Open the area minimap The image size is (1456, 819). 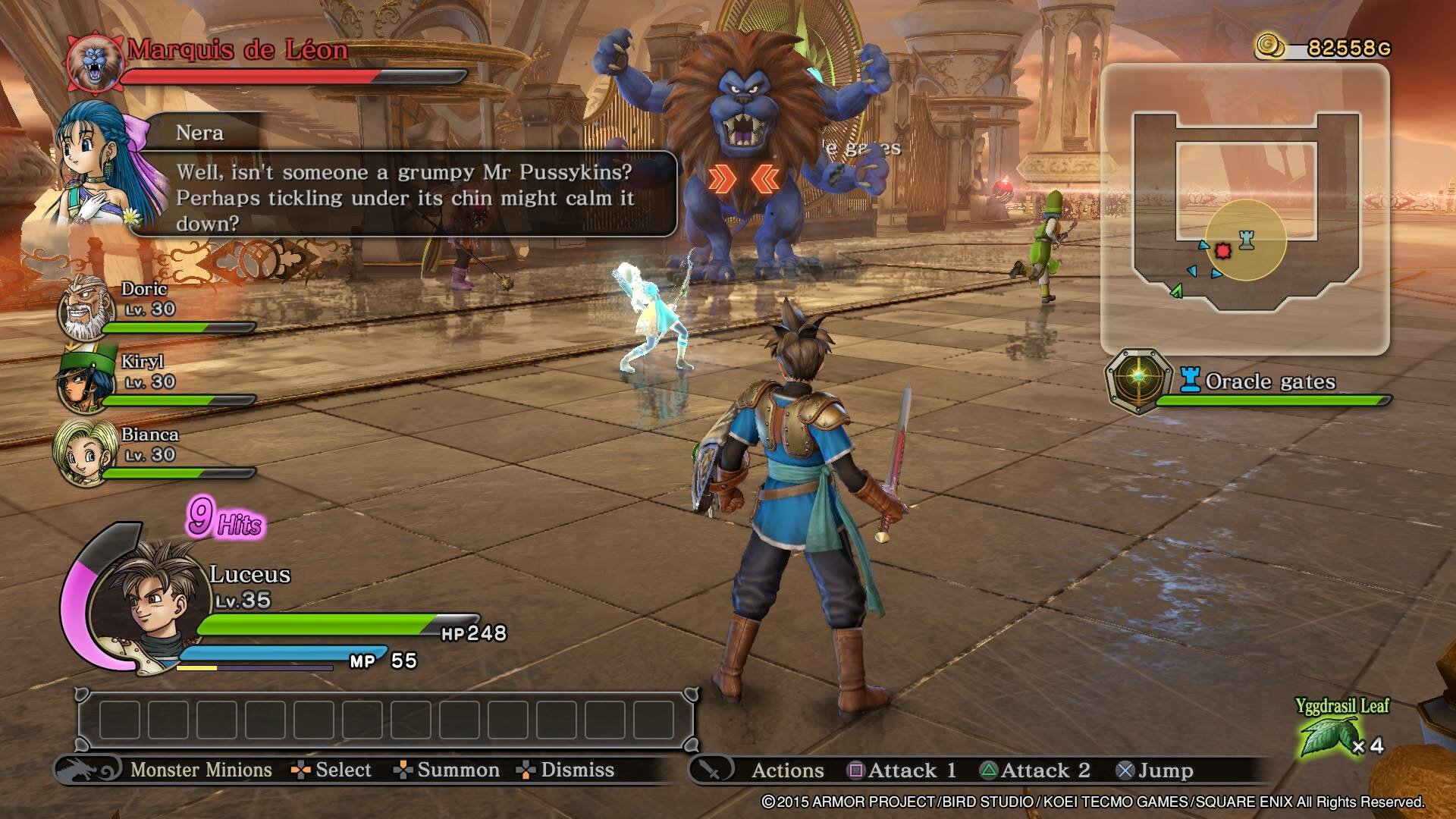(x=1244, y=210)
